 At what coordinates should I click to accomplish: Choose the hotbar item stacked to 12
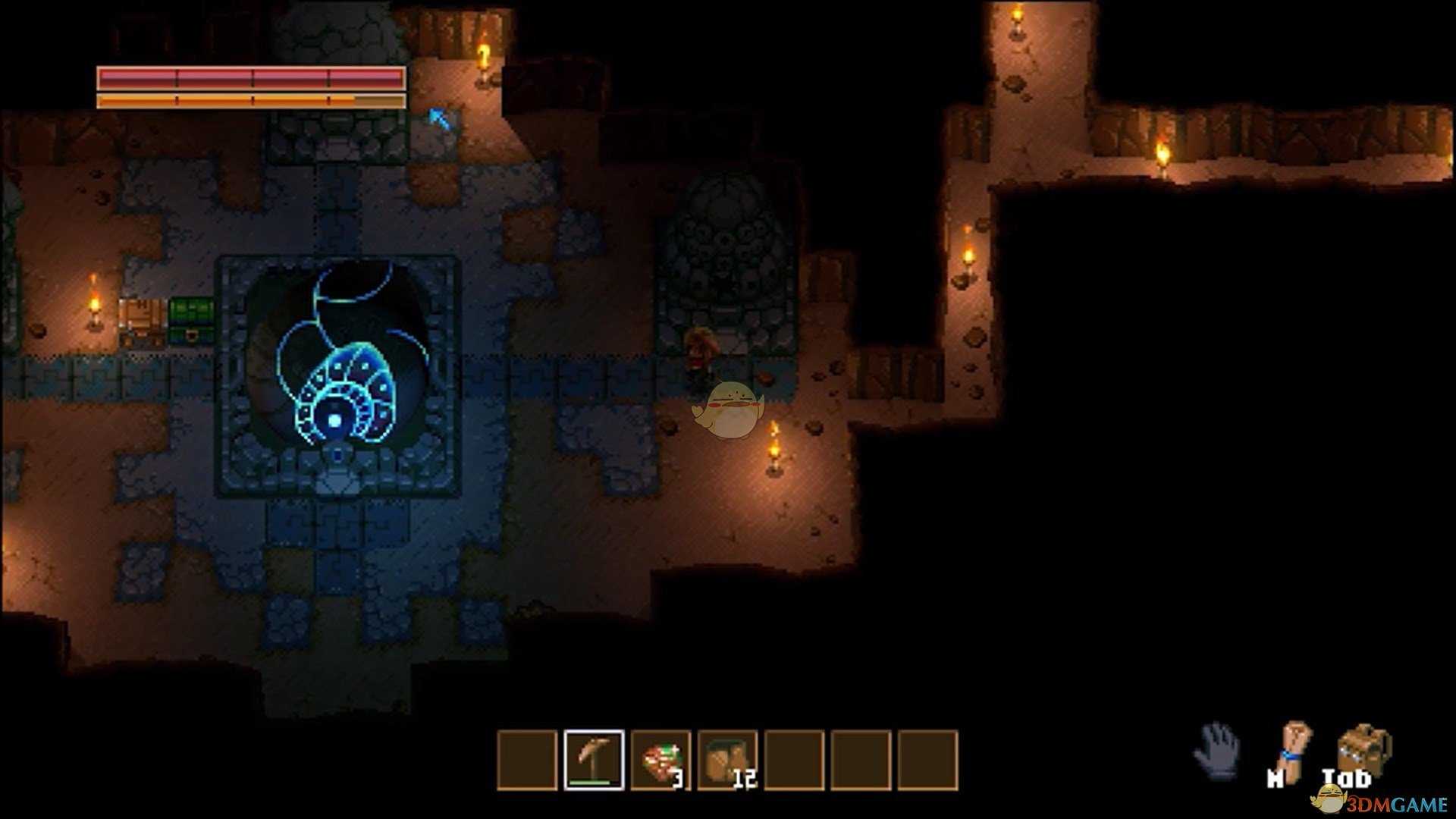click(727, 760)
